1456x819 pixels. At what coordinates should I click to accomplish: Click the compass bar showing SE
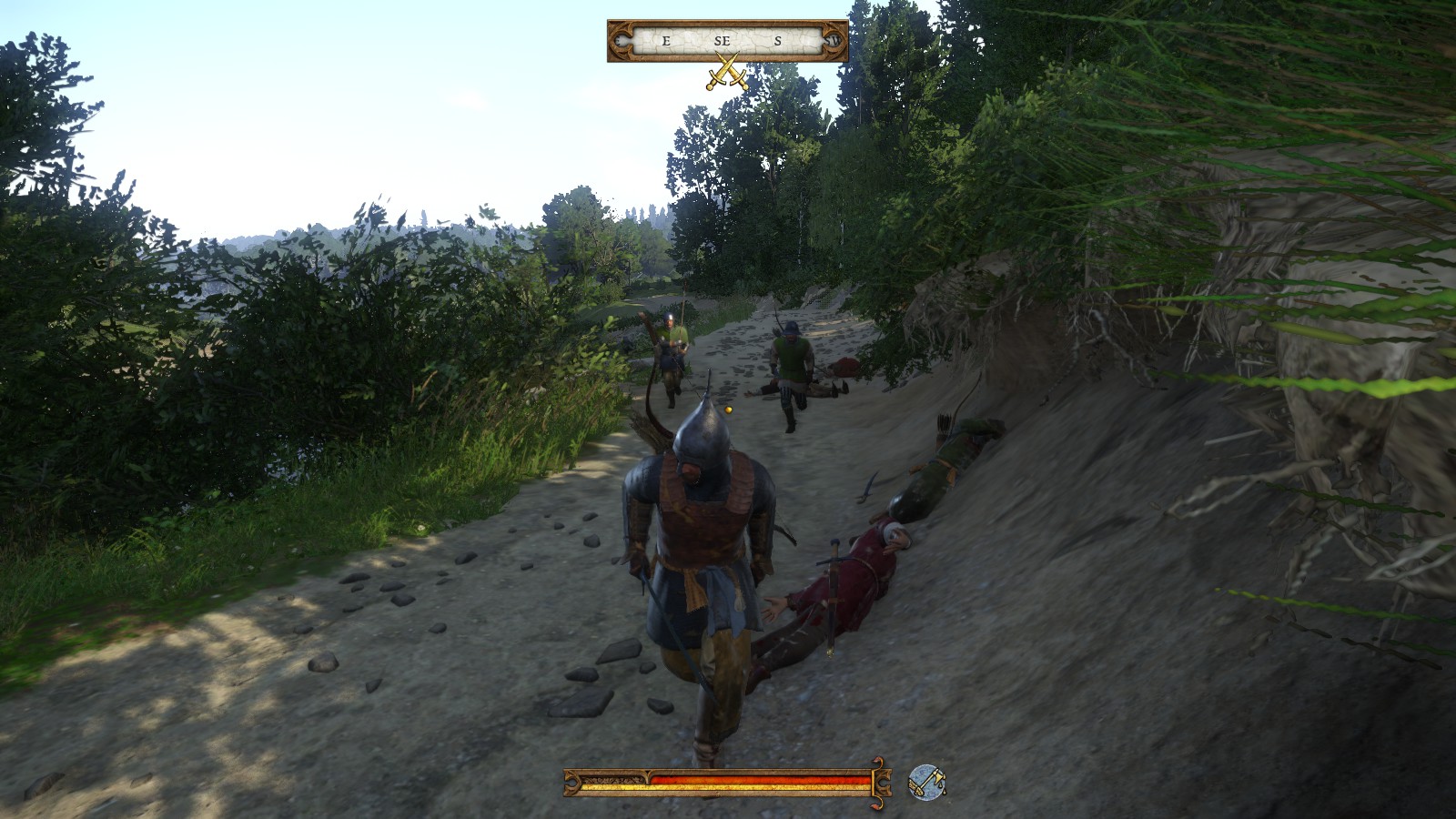point(727,41)
